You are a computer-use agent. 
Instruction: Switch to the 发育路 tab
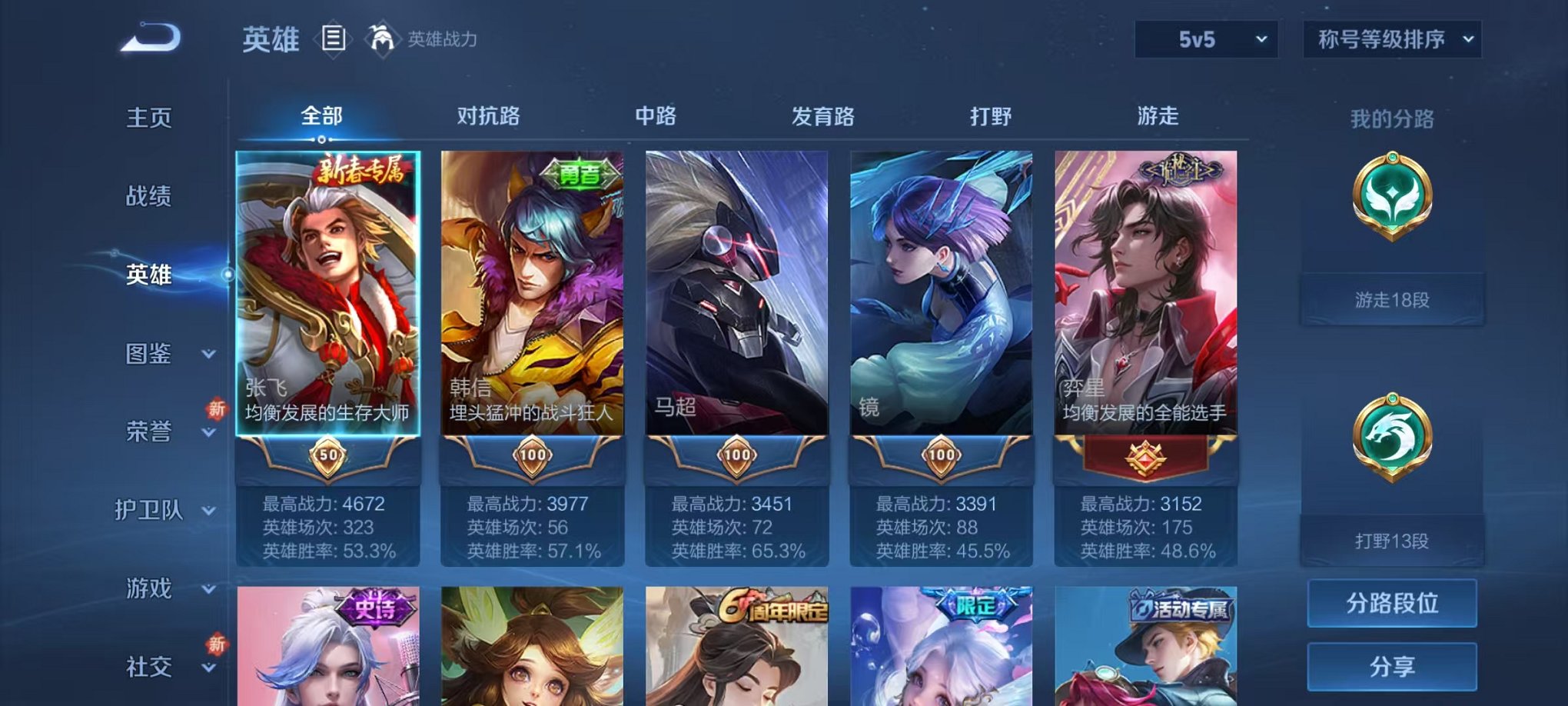[824, 116]
